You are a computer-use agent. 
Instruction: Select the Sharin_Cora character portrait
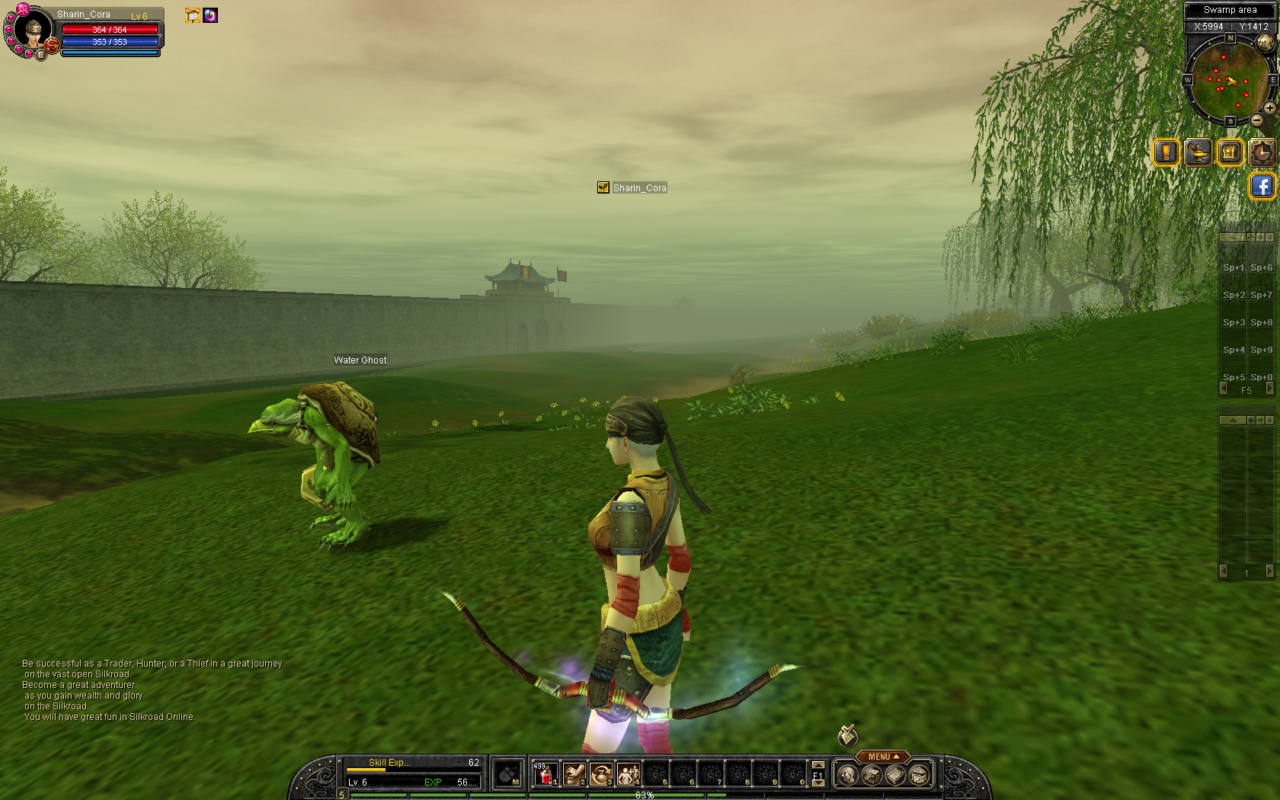click(33, 30)
